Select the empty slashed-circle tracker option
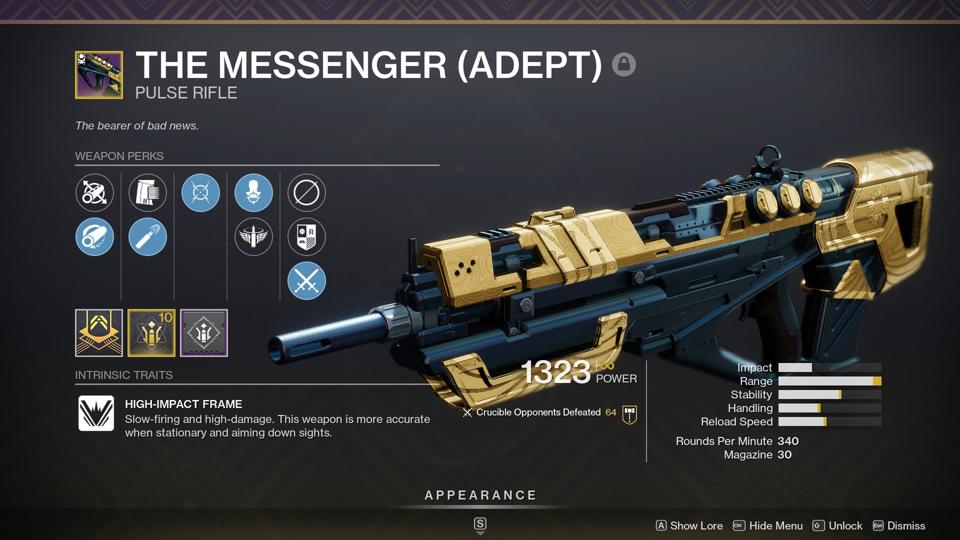The image size is (960, 540). click(306, 192)
